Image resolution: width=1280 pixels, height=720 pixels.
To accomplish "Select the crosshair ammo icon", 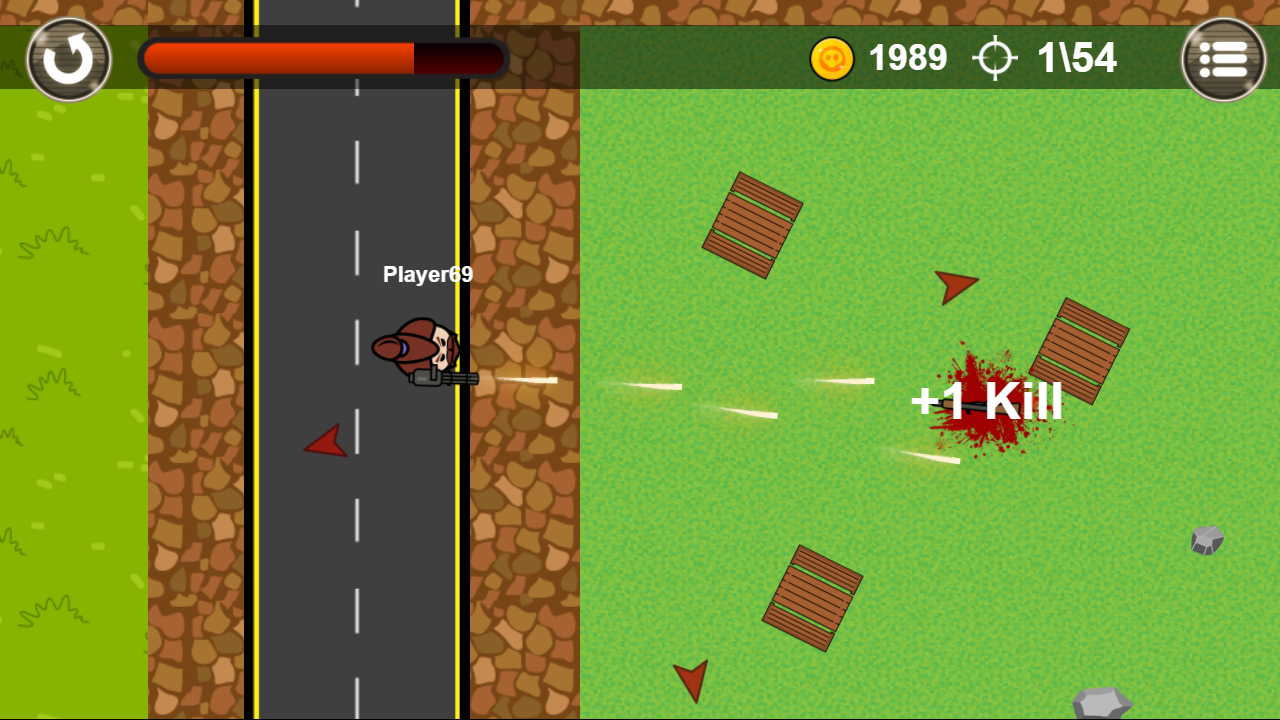I will [x=995, y=58].
